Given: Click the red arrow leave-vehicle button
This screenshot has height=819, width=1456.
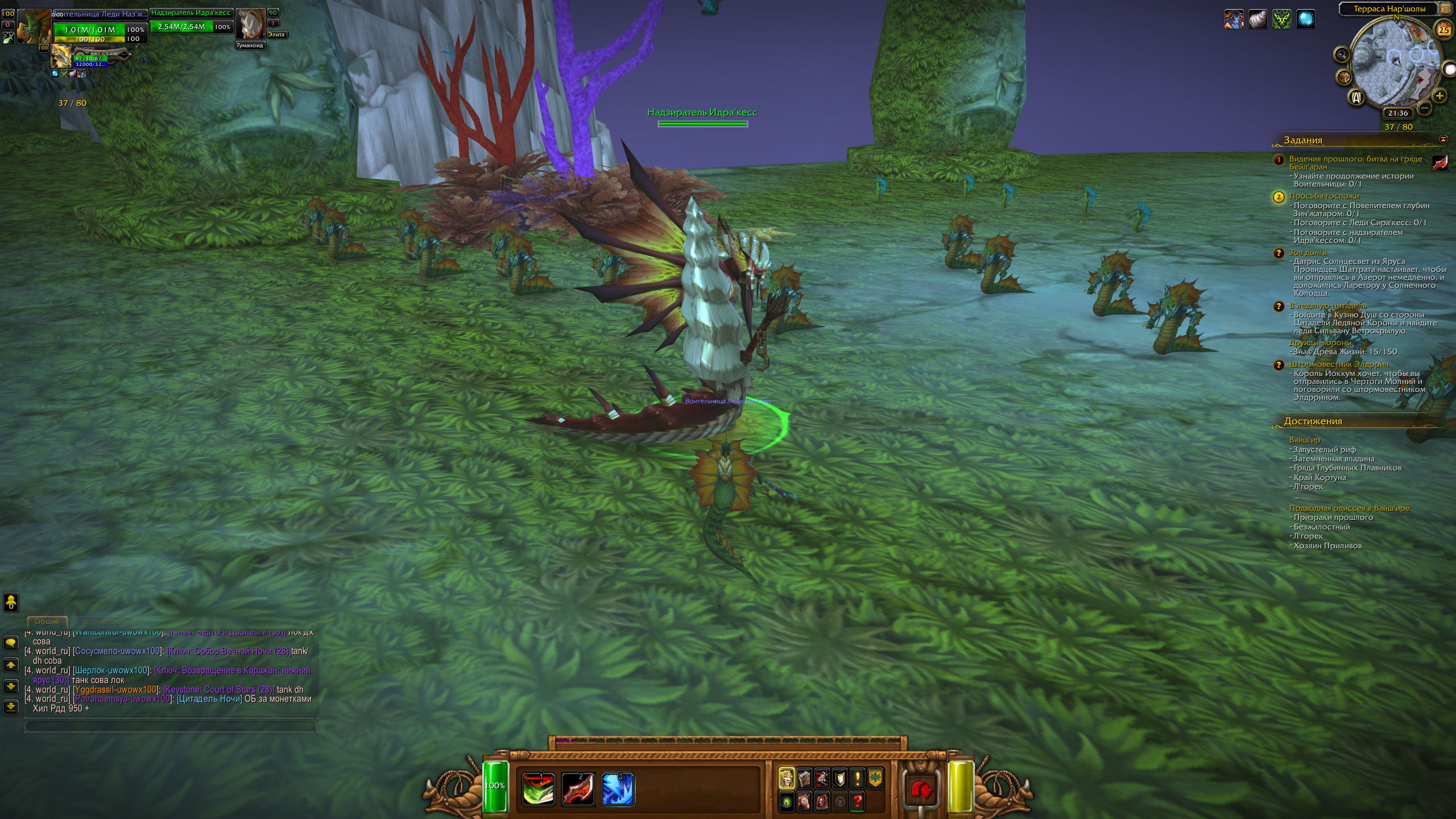Looking at the screenshot, I should click(x=921, y=789).
